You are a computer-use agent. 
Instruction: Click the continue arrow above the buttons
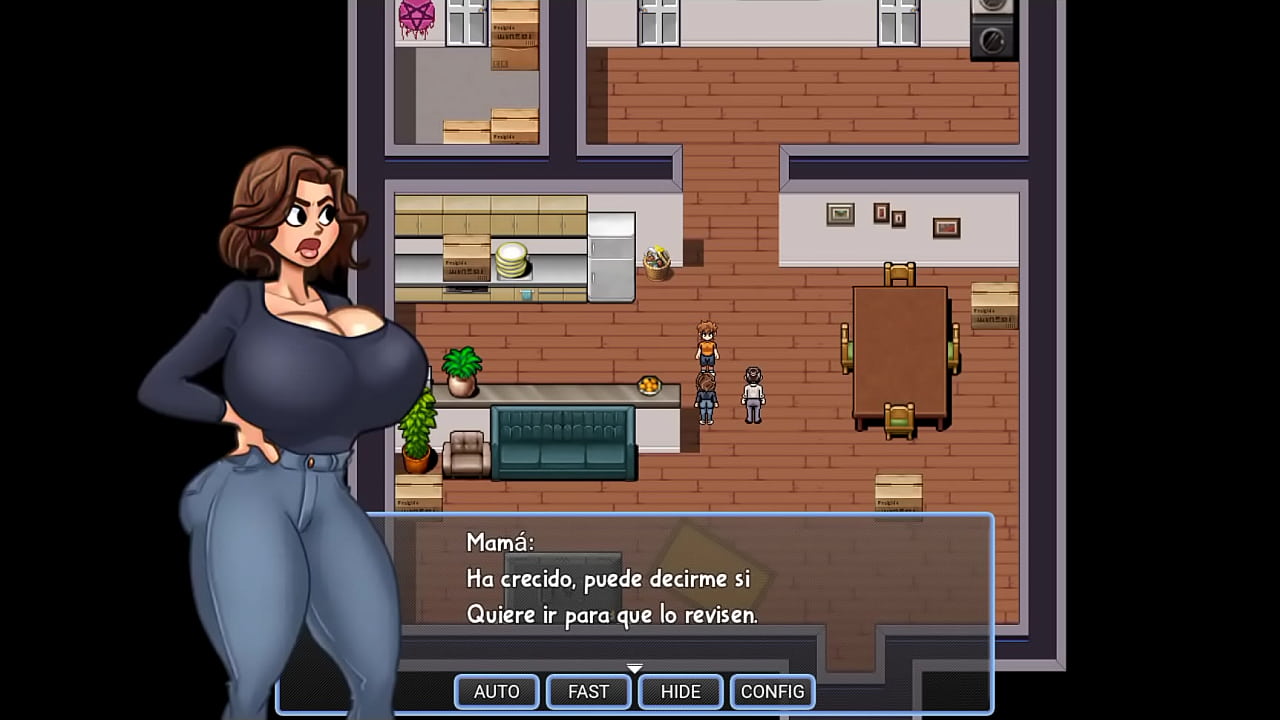634,668
